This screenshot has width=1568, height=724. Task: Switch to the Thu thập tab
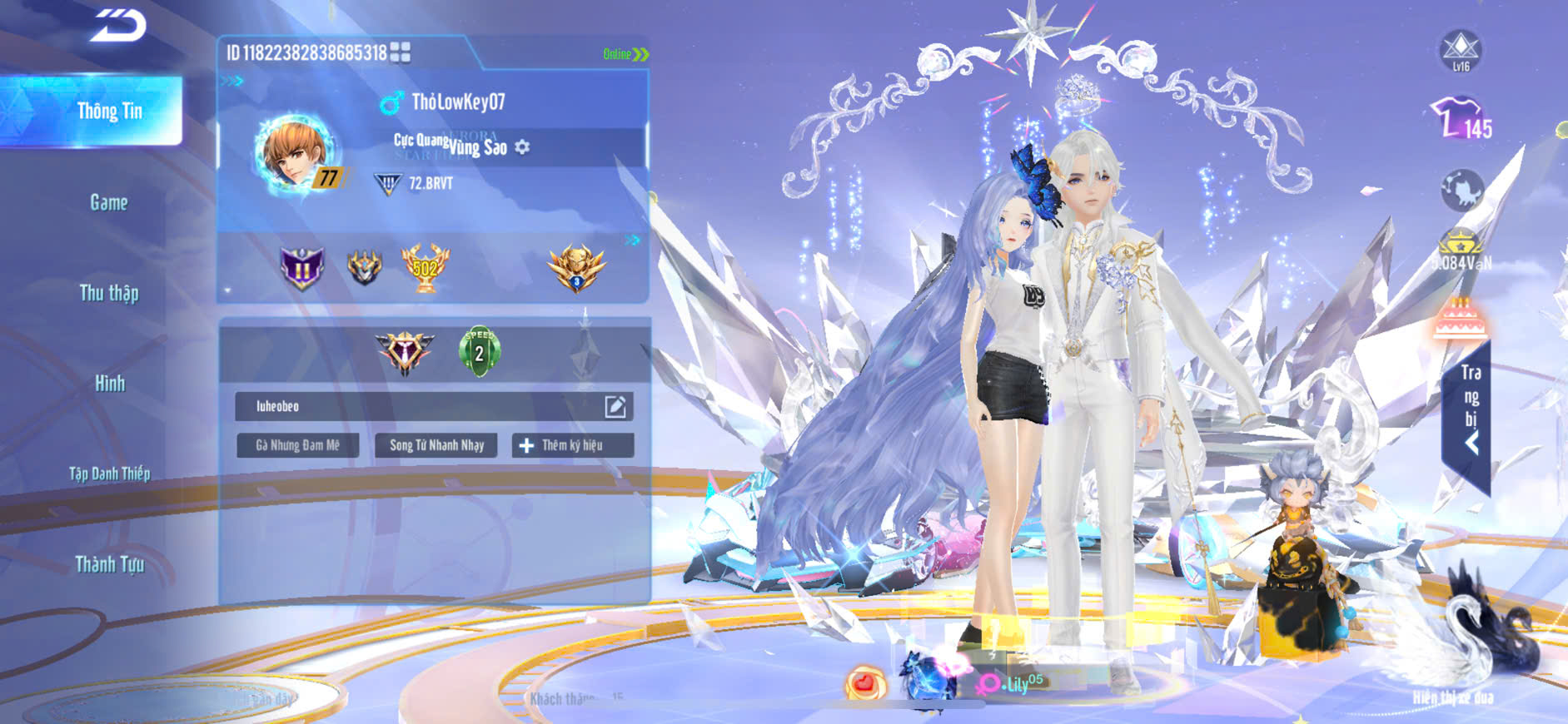click(109, 293)
